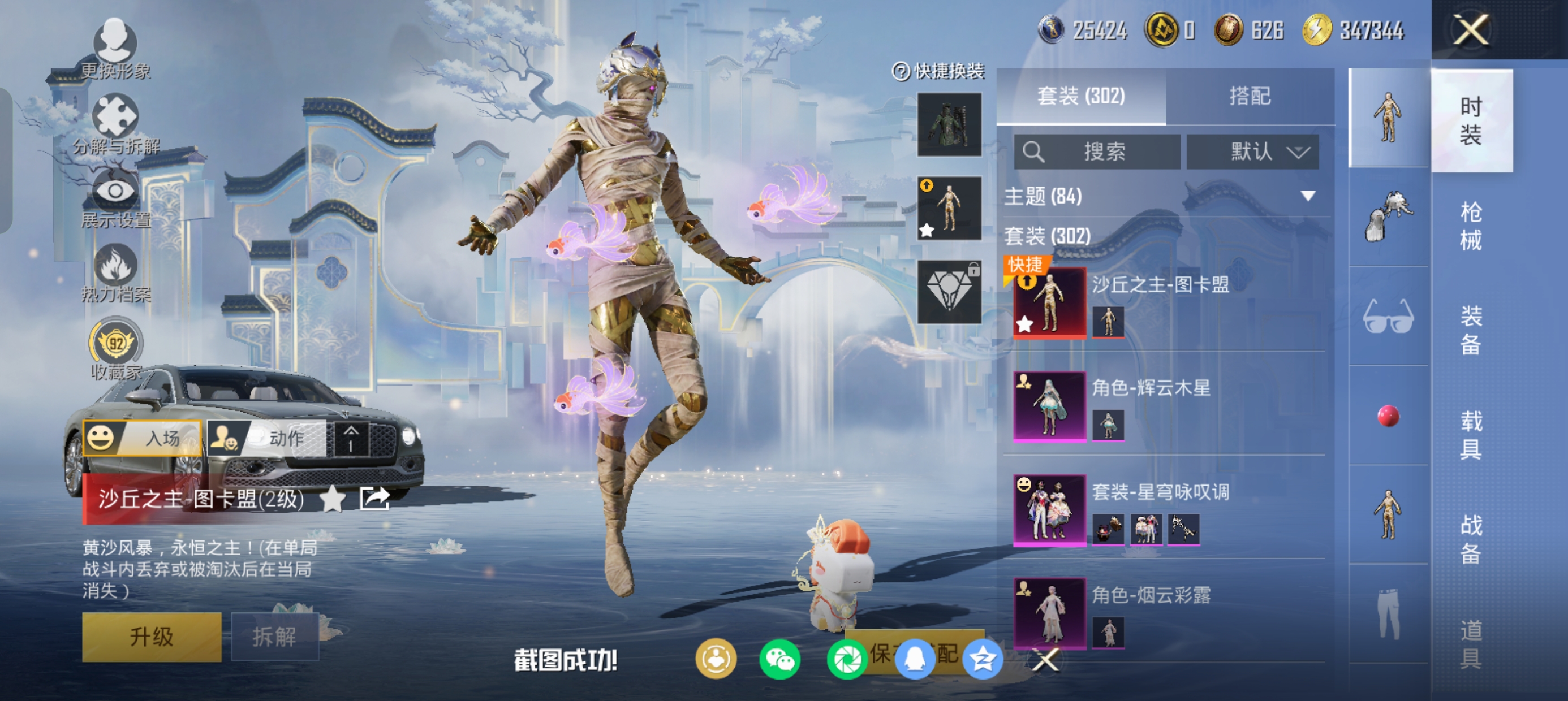Click the 升级 upgrade button
Image resolution: width=1568 pixels, height=701 pixels.
152,637
